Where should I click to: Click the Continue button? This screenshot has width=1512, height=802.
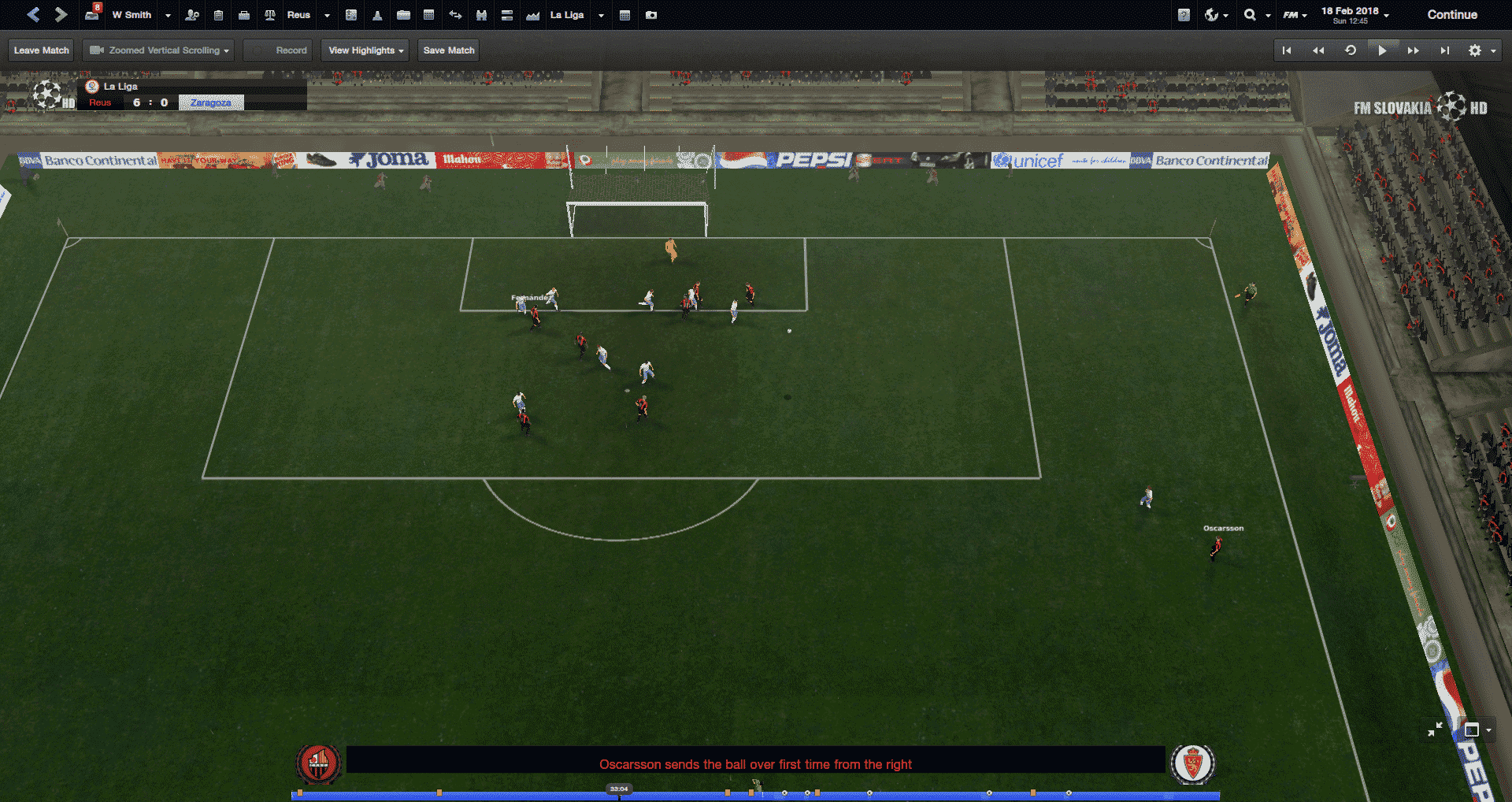(x=1452, y=15)
